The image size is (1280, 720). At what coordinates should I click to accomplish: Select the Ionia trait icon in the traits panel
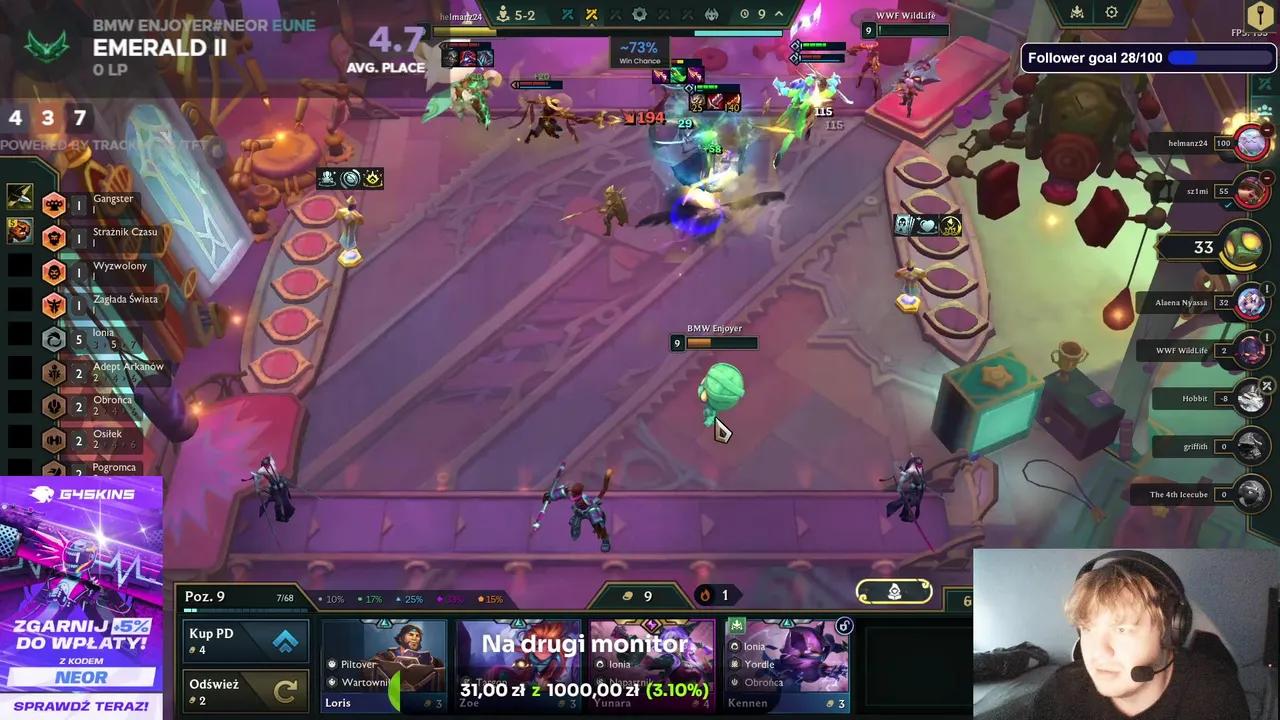point(54,339)
